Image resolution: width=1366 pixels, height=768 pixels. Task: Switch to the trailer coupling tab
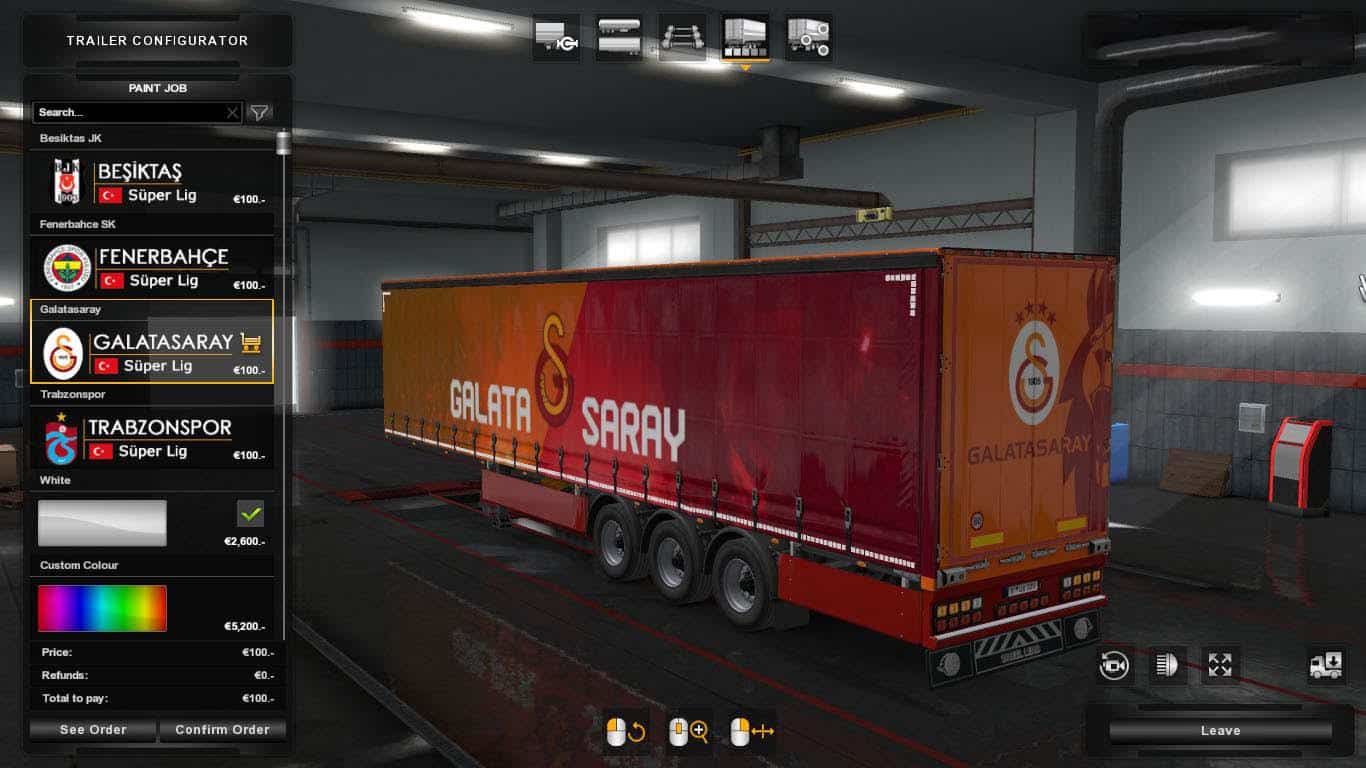point(556,38)
